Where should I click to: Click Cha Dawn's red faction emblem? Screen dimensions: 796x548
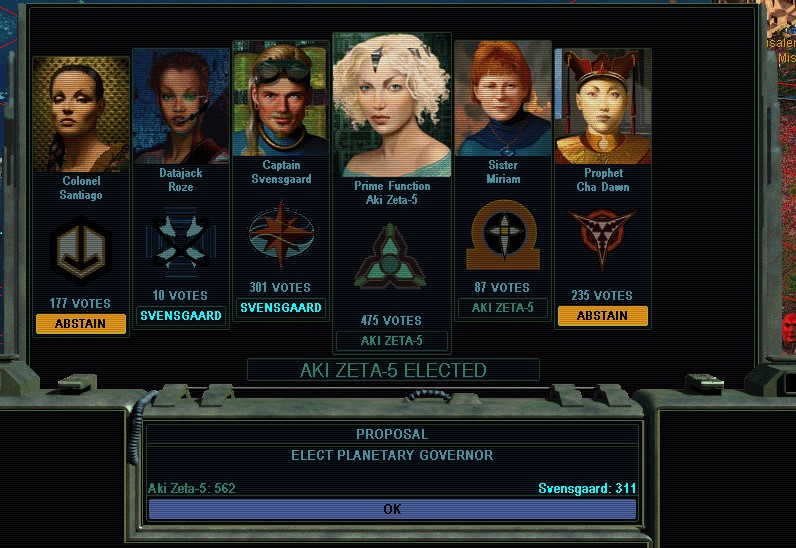tap(602, 237)
